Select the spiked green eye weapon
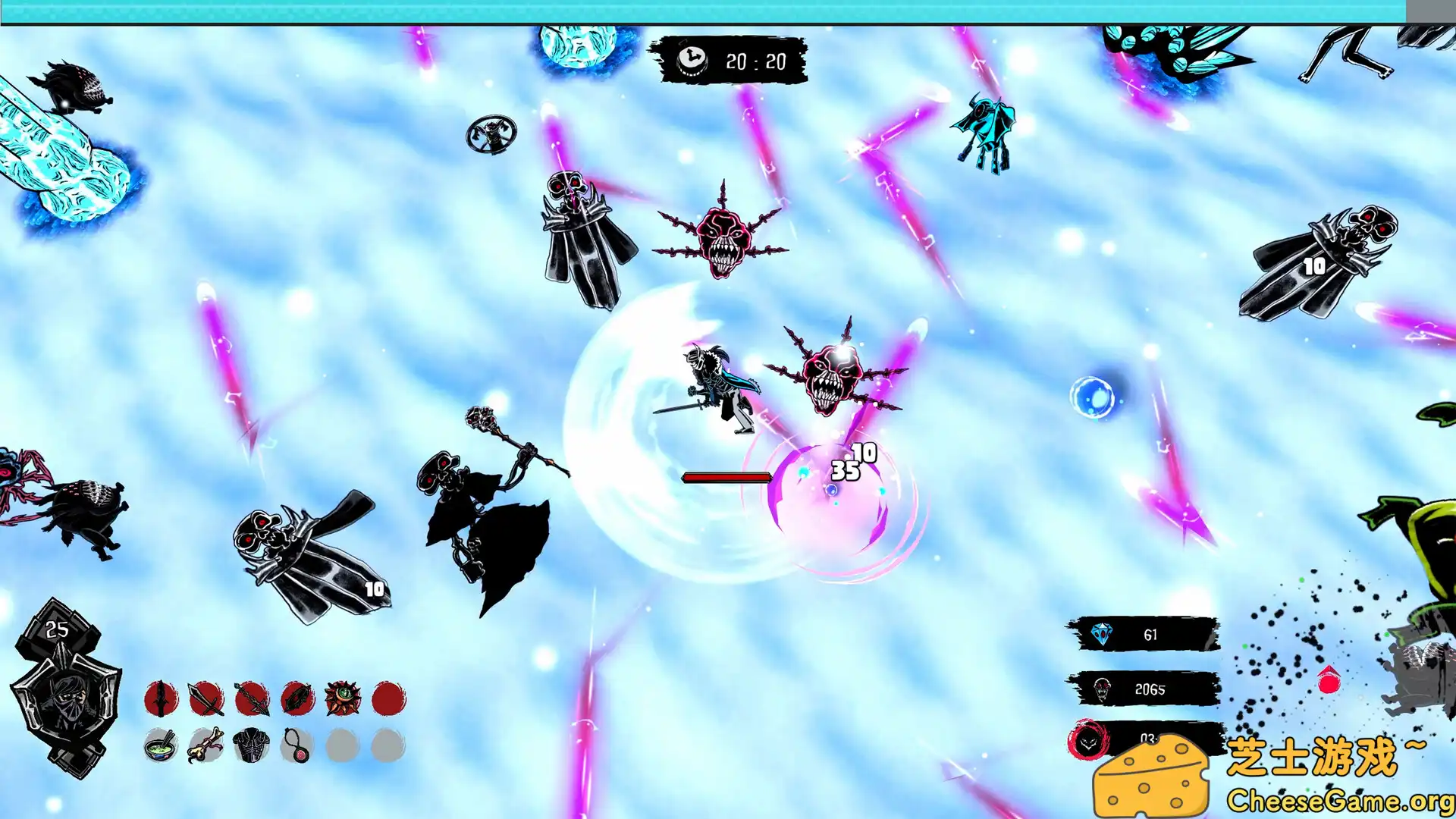The width and height of the screenshot is (1456, 819). pos(343,698)
